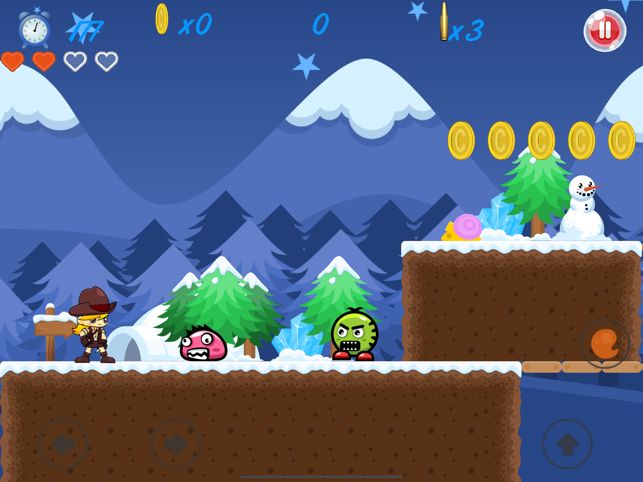Hit the up arrow jump button
Screen dimensions: 643x482
[567, 443]
